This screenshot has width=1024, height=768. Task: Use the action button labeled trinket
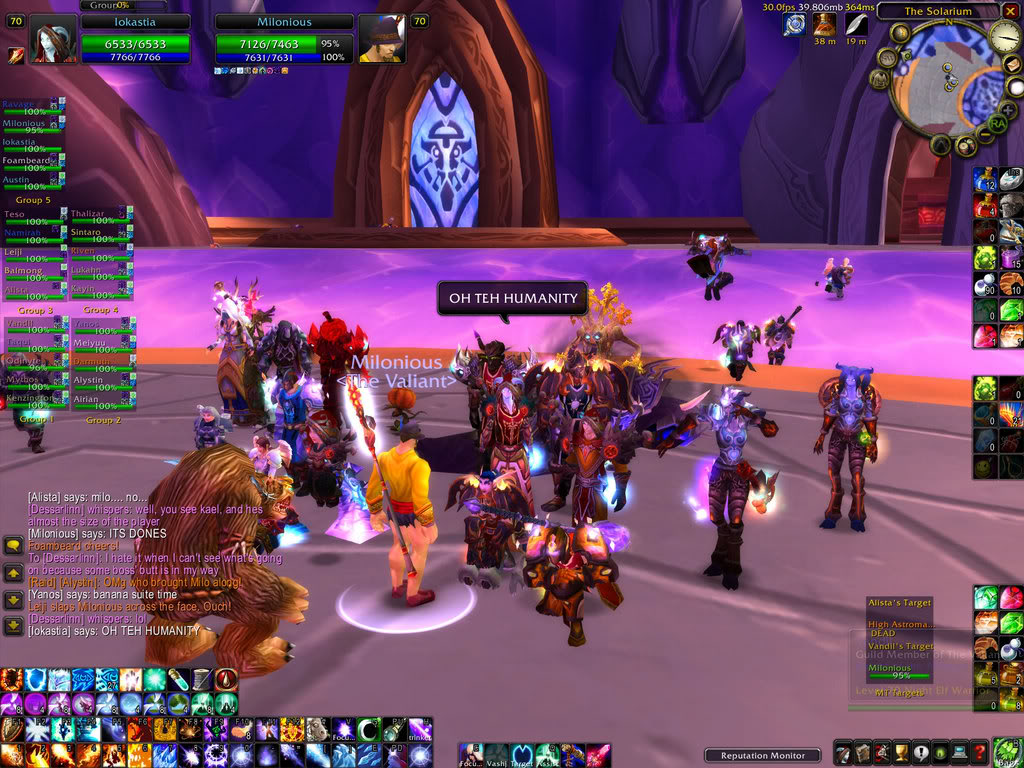click(x=418, y=731)
